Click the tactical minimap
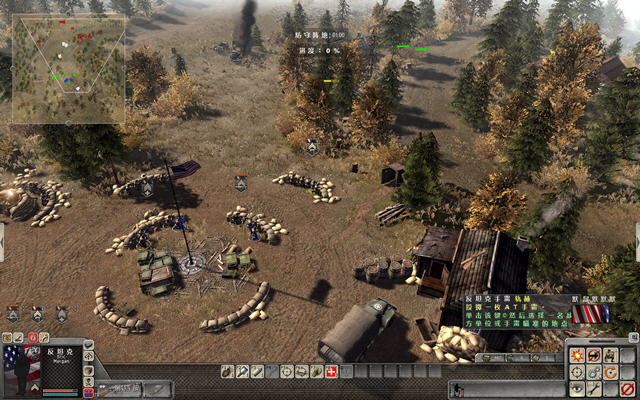The height and width of the screenshot is (400, 640). pos(68,69)
